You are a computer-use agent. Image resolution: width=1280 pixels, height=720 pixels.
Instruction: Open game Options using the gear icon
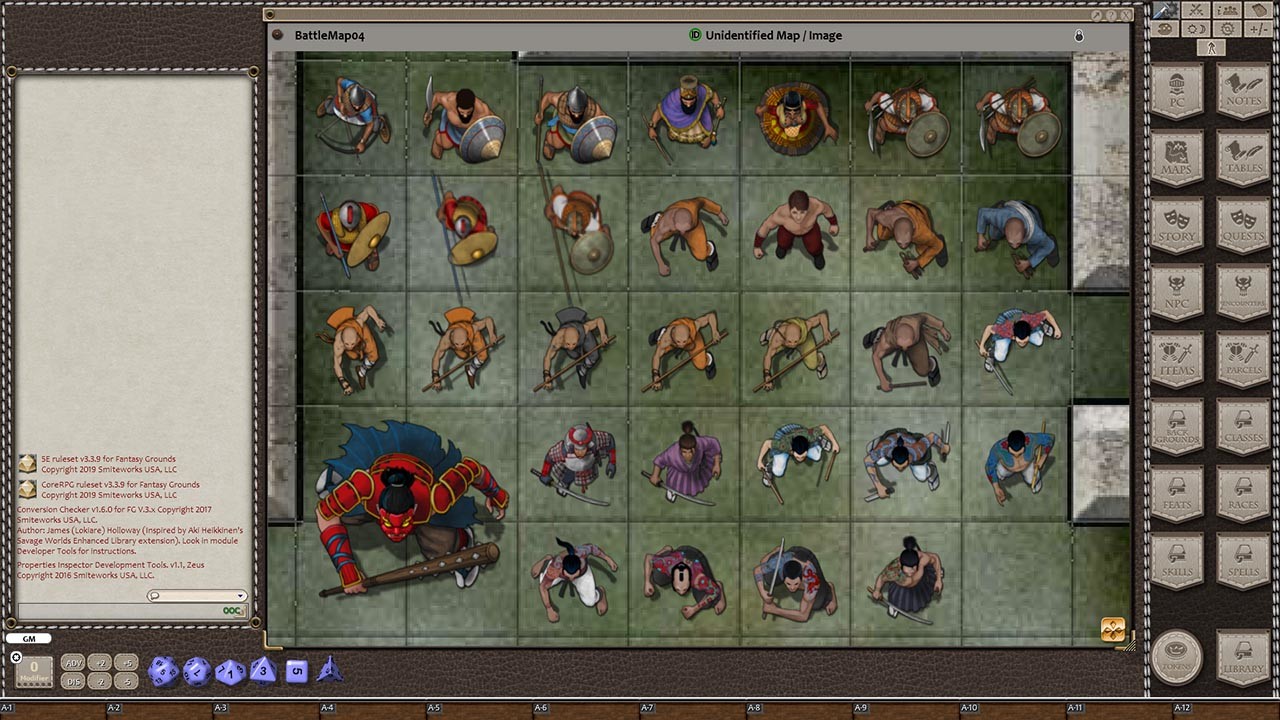[1227, 28]
